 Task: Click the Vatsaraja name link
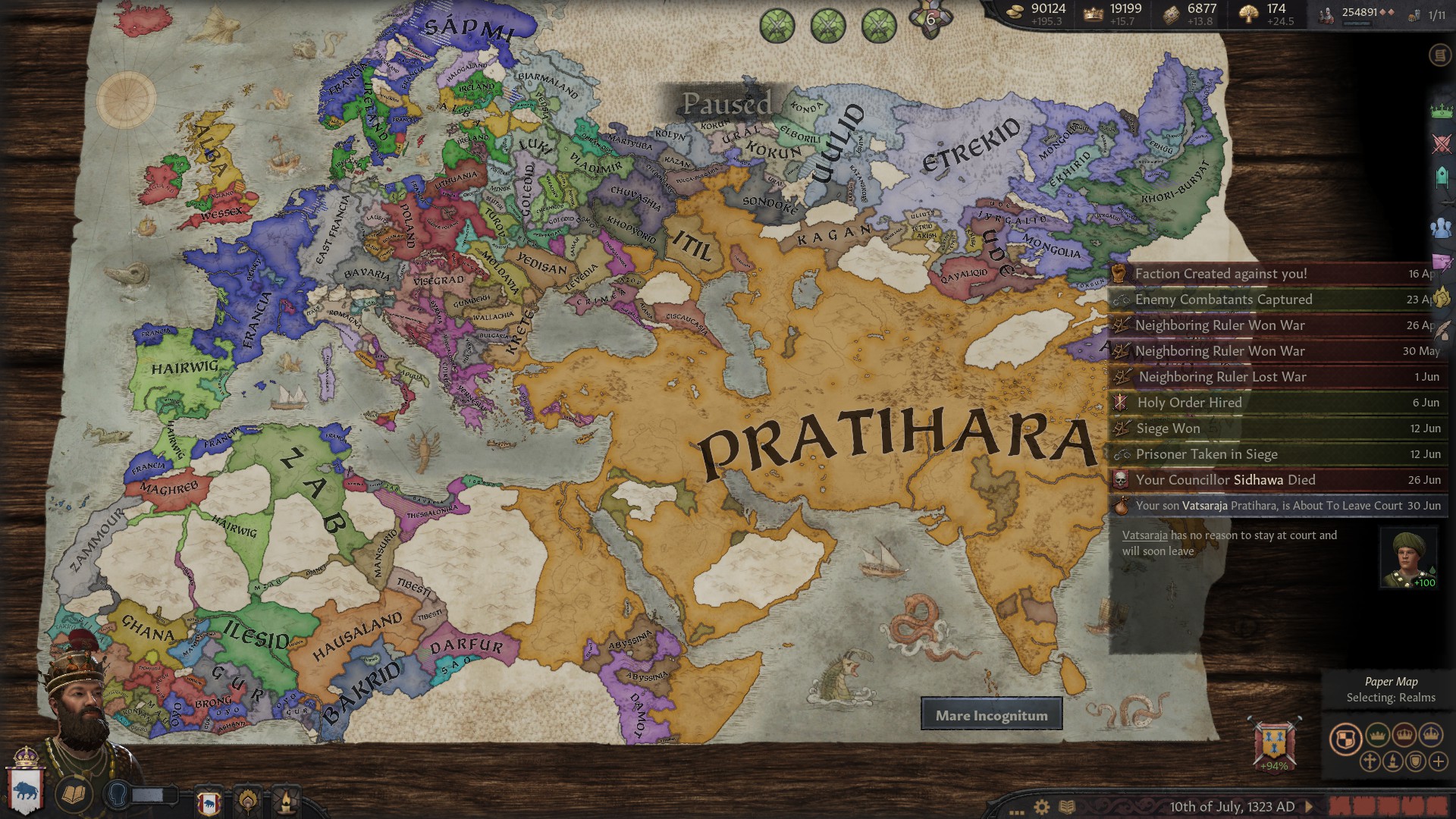point(1144,535)
